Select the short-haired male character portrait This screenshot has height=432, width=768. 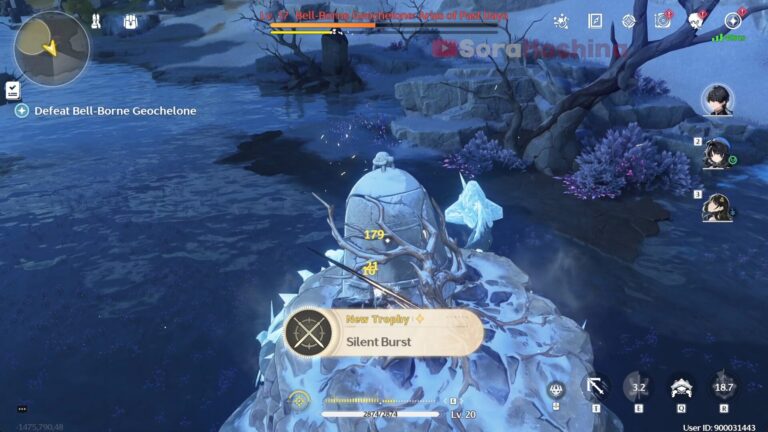pyautogui.click(x=718, y=99)
